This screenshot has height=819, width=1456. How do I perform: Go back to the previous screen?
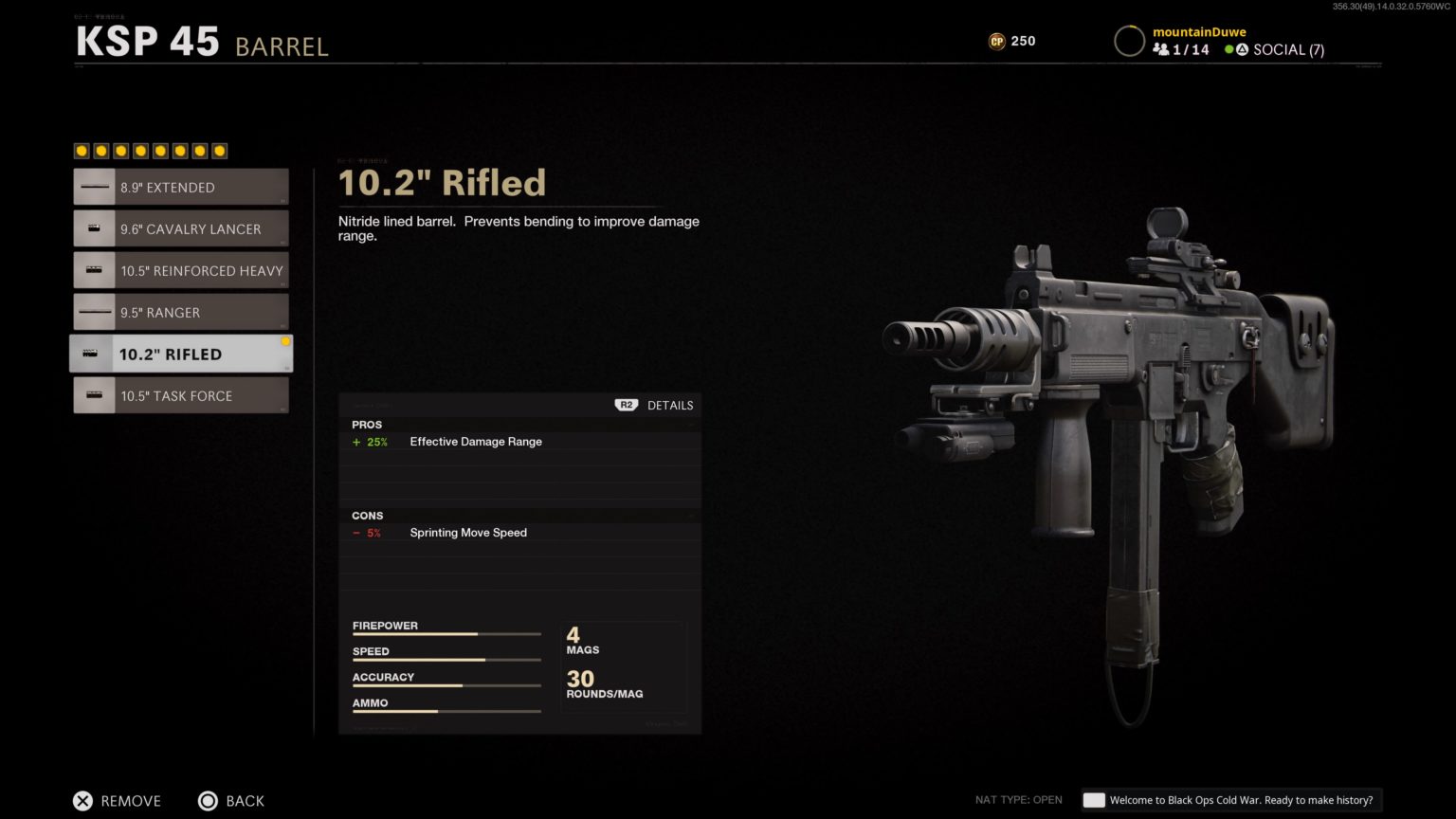click(x=231, y=801)
